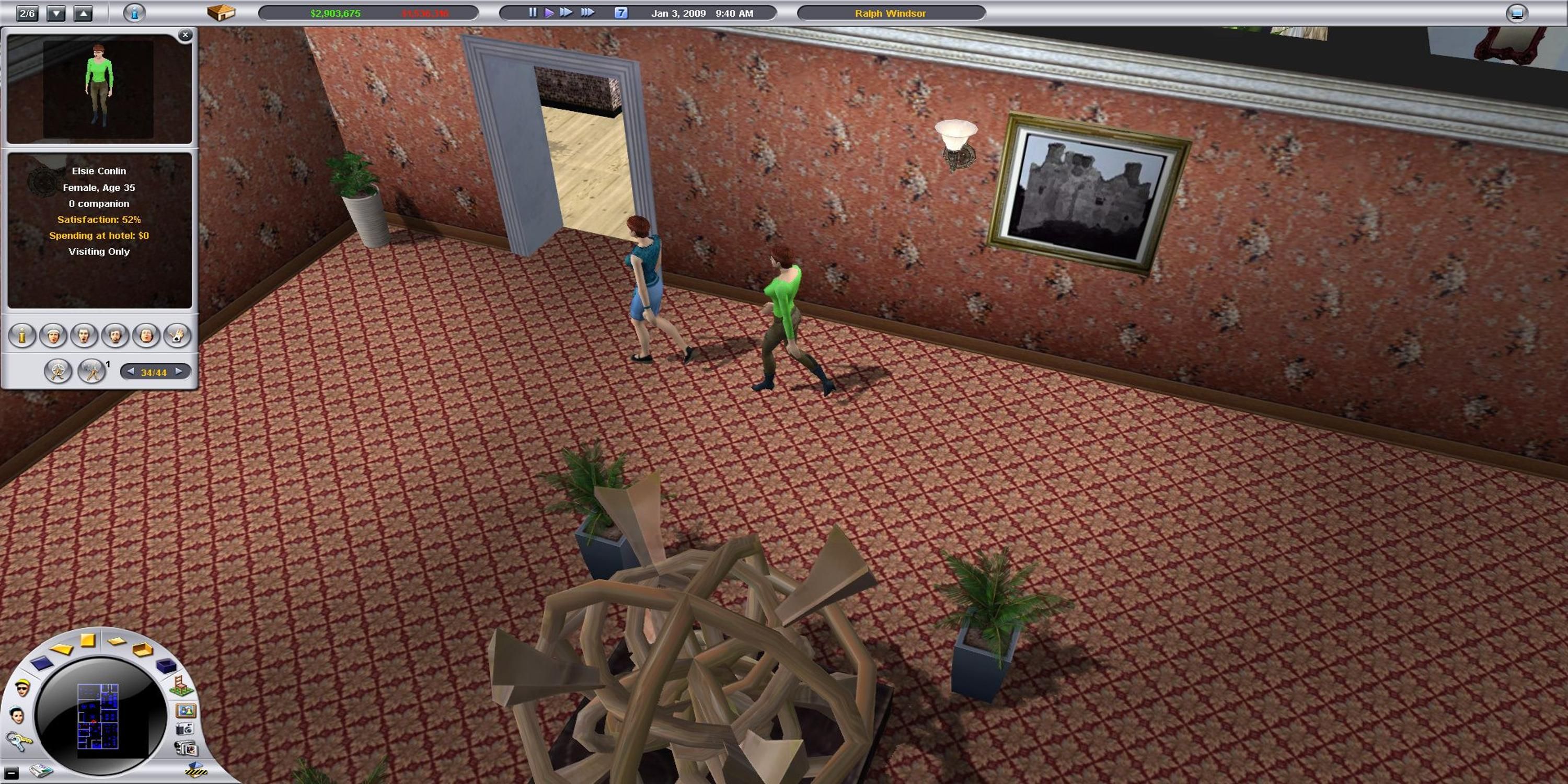Open the day 7 calendar icon
This screenshot has height=784, width=1568.
(x=622, y=12)
